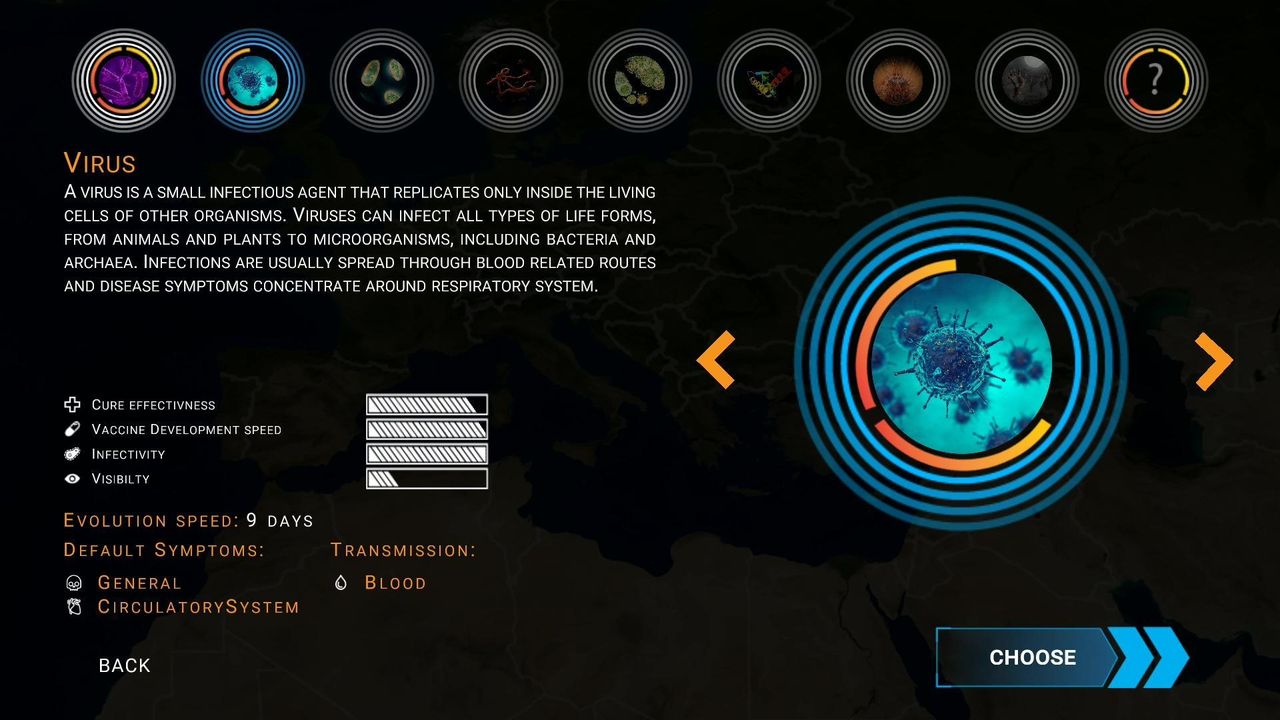1280x720 pixels.
Task: Switch to the orange prion pathogen slot
Action: point(896,80)
